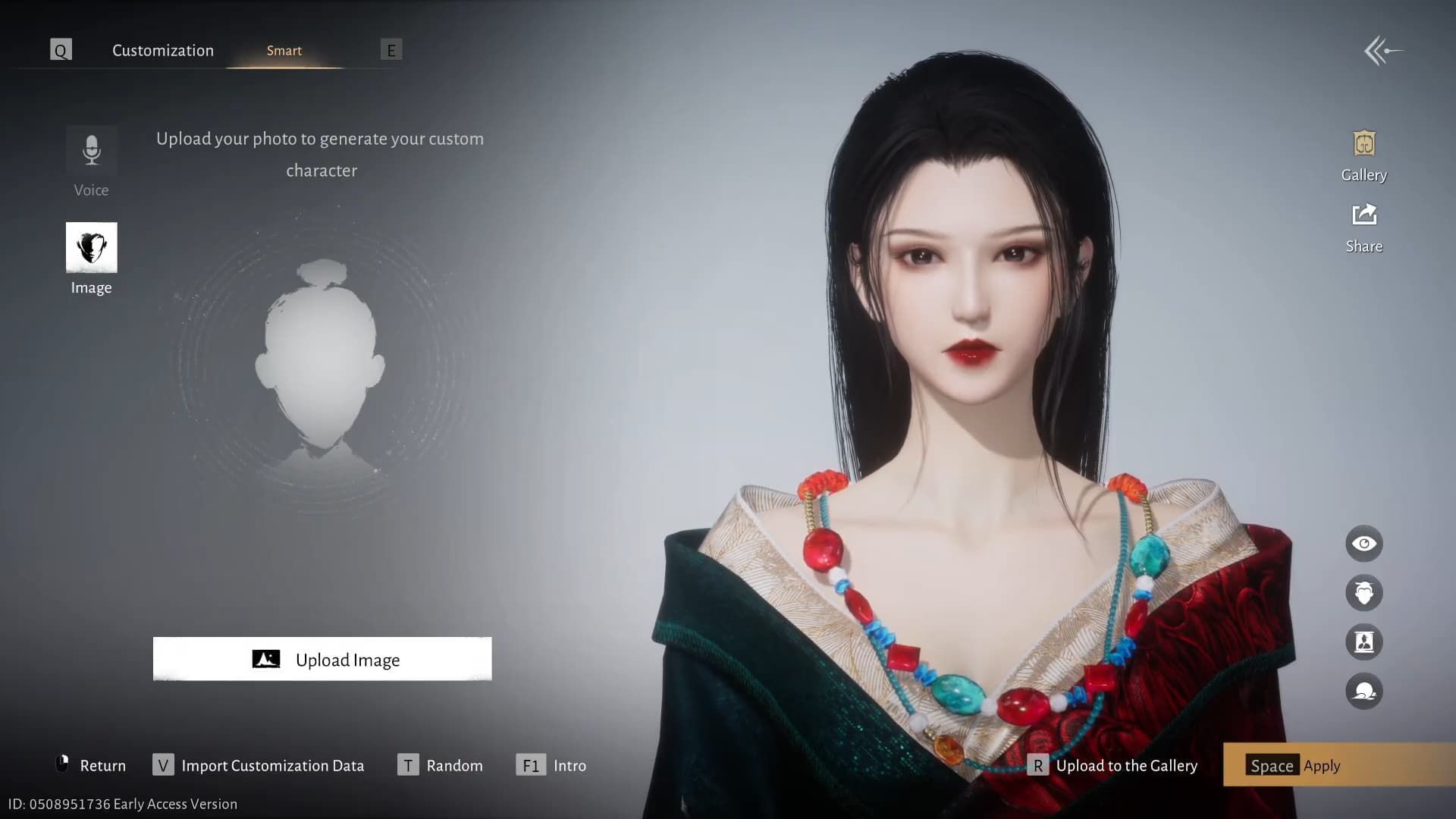Apply the character appearance
Screen dimensions: 1456x819
1294,765
